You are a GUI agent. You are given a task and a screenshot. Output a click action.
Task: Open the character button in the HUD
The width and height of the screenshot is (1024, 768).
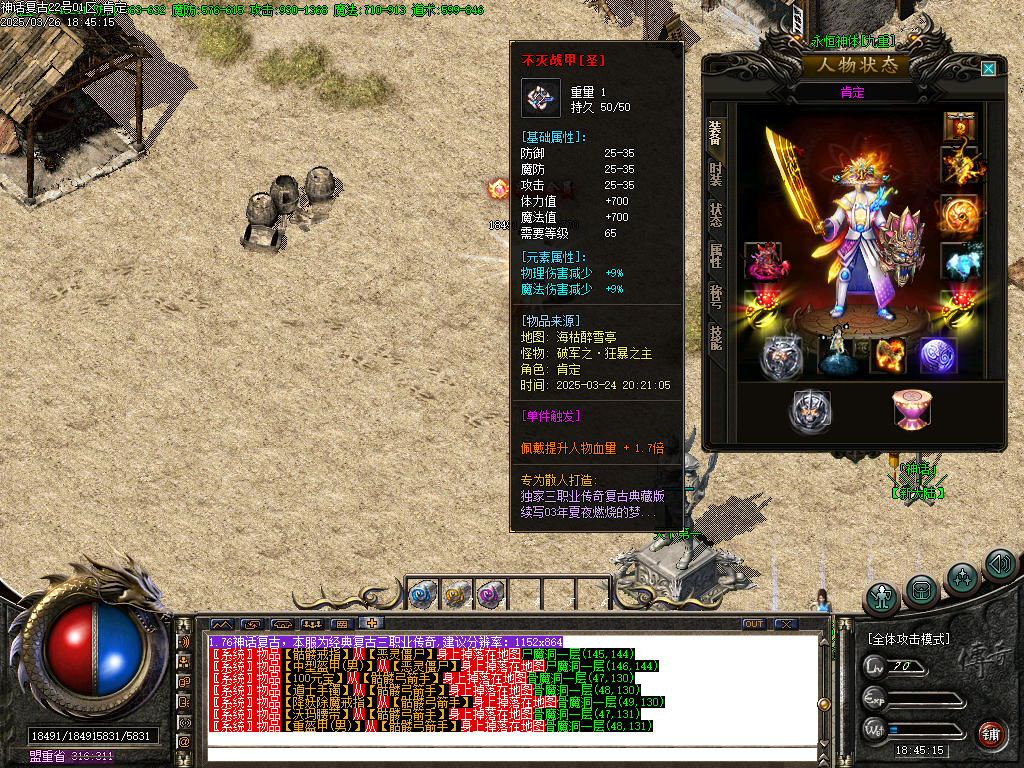pyautogui.click(x=883, y=599)
